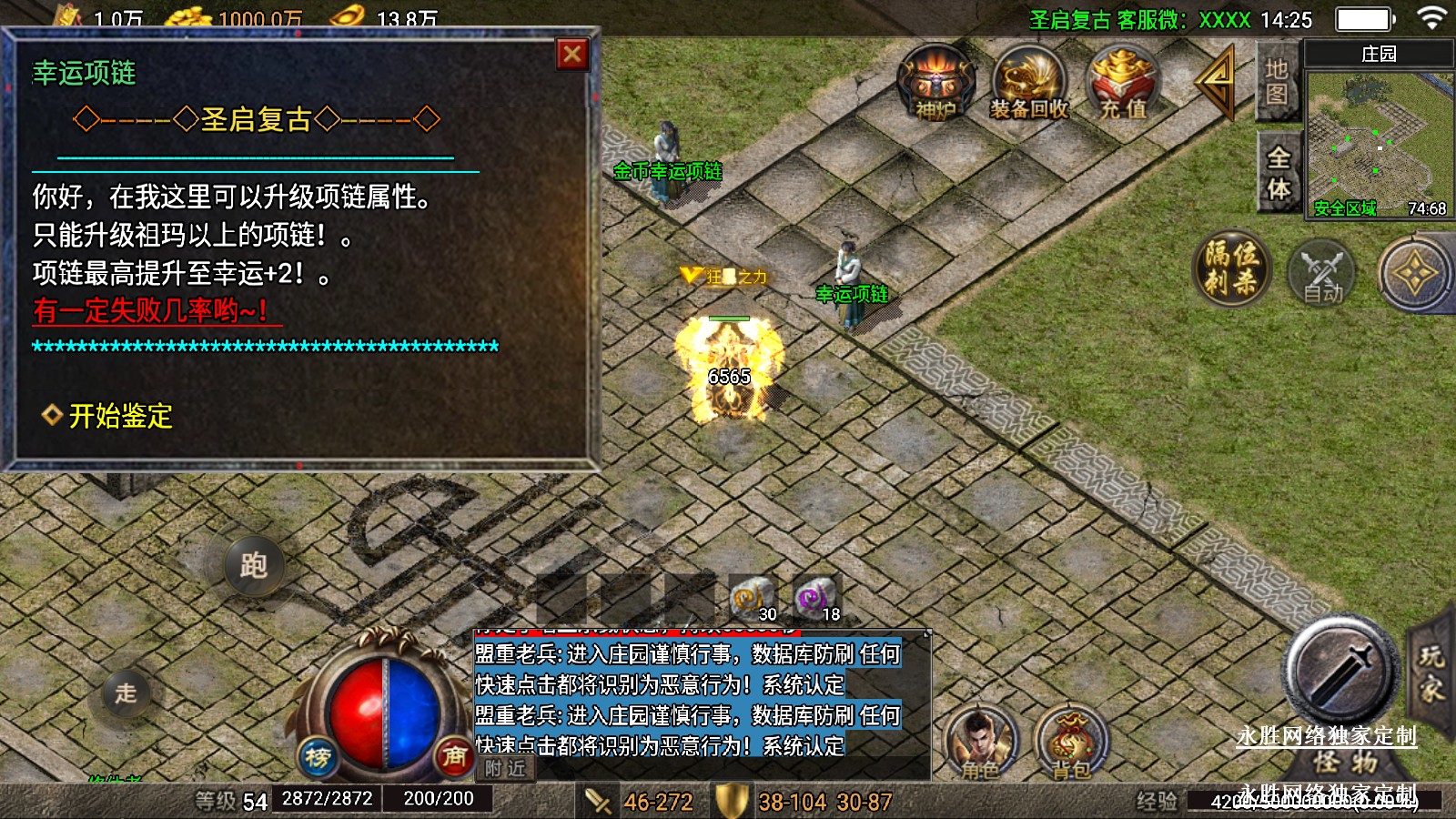Tap the sword attack button
This screenshot has width=1456, height=819.
(x=1340, y=672)
